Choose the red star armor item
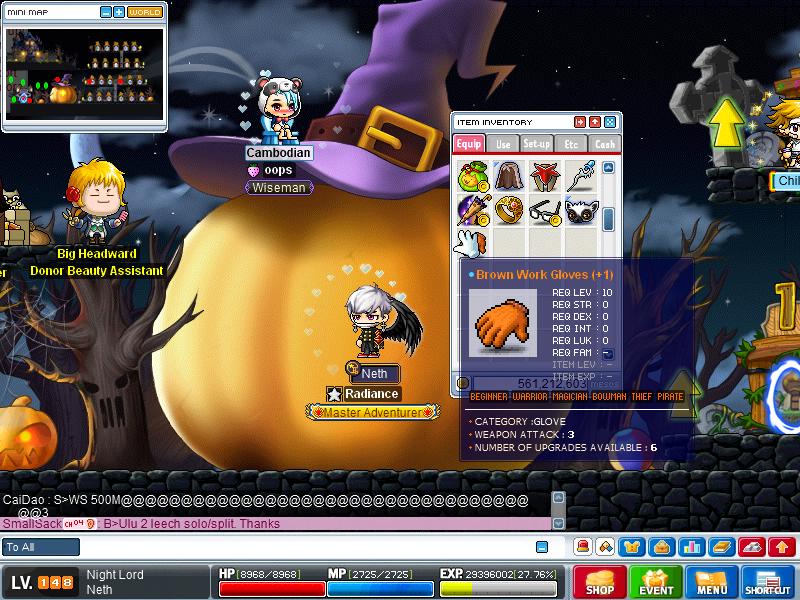Viewport: 800px width, 600px height. pyautogui.click(x=544, y=177)
